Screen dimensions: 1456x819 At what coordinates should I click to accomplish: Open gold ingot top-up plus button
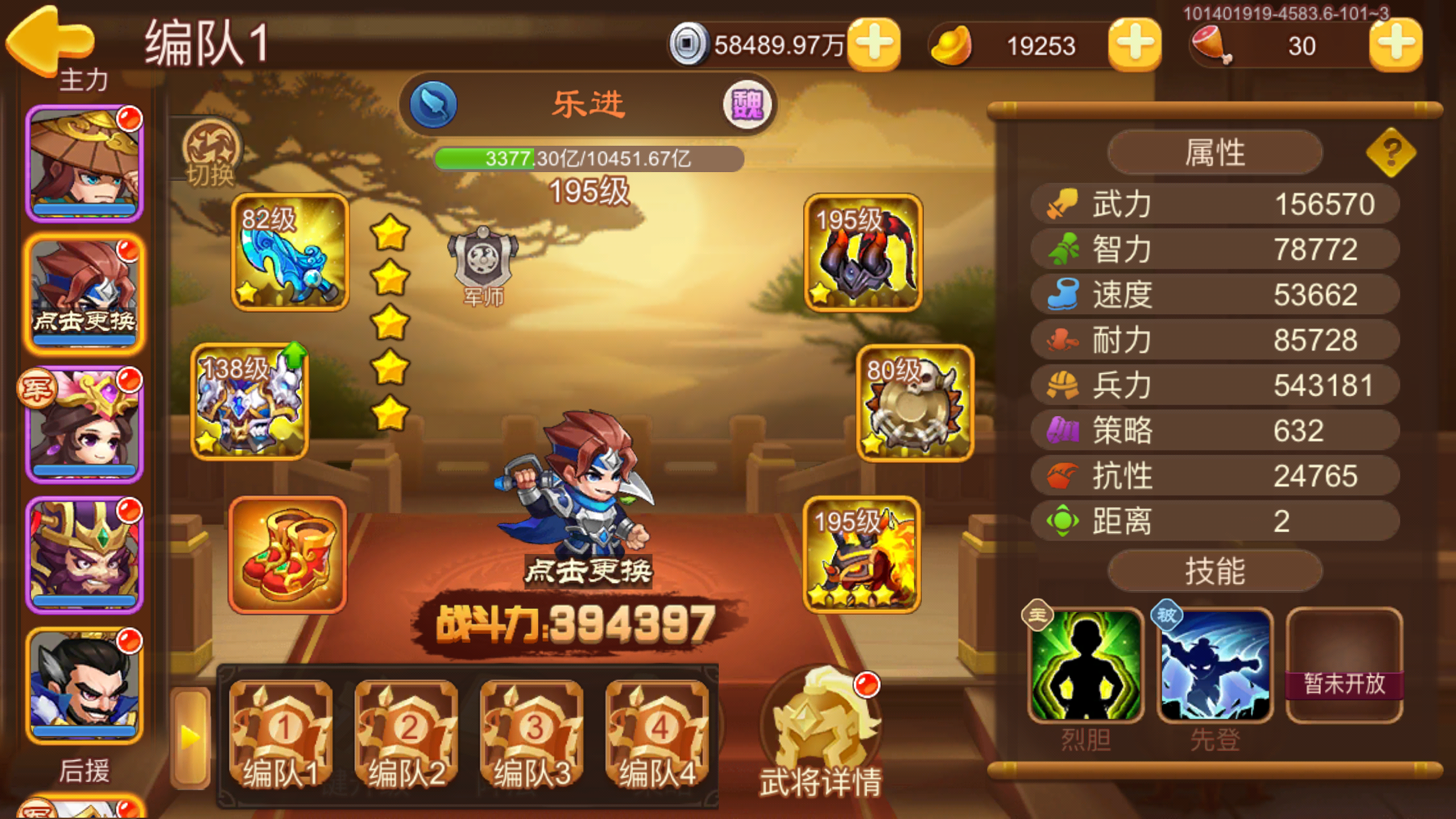1134,46
